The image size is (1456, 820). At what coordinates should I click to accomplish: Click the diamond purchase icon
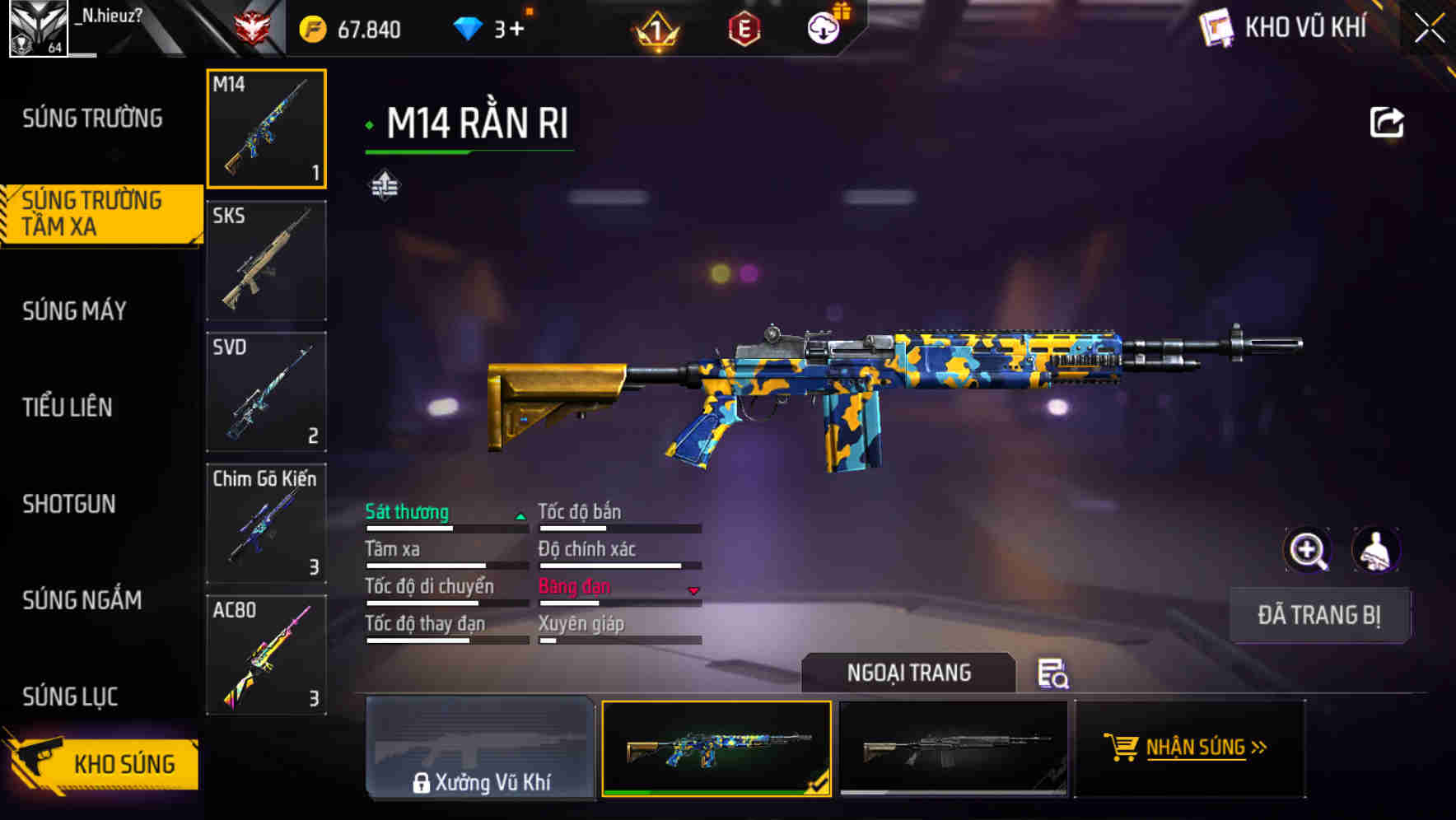pyautogui.click(x=466, y=27)
